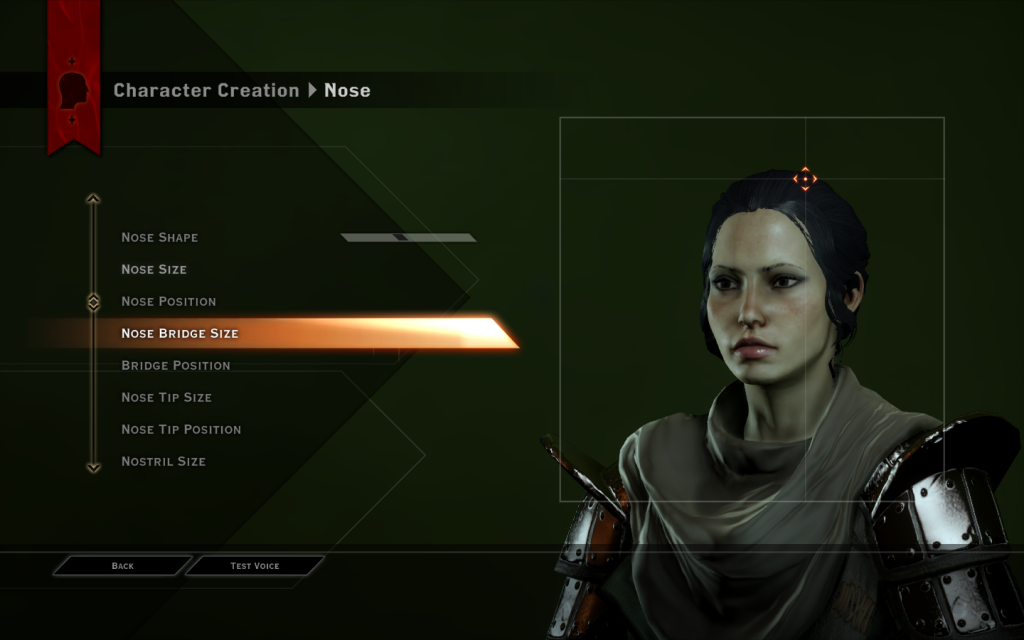This screenshot has width=1024, height=640.
Task: Click the scroll-down arrow below the list
Action: click(x=93, y=467)
